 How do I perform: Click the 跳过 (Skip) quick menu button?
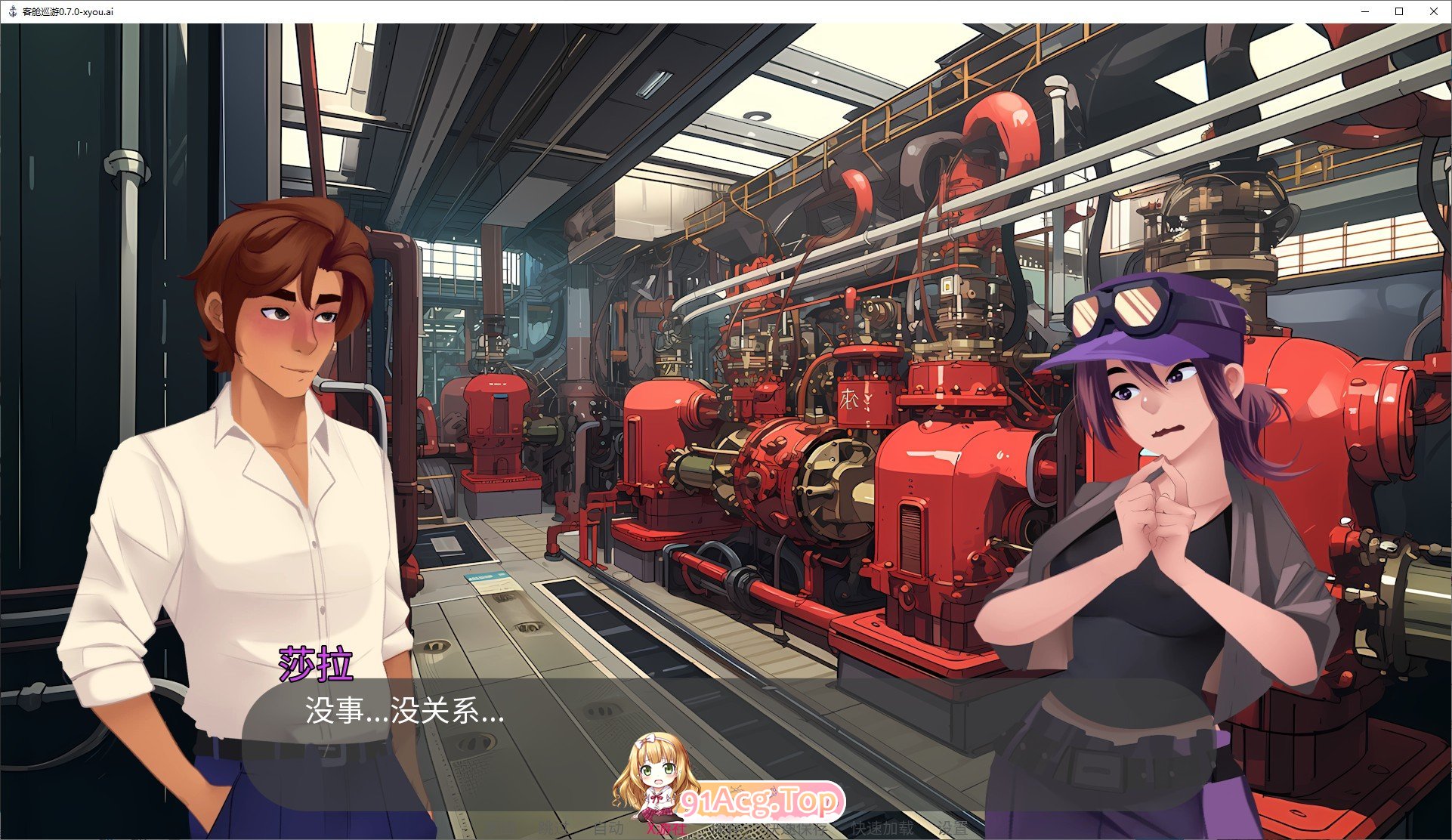tap(555, 828)
